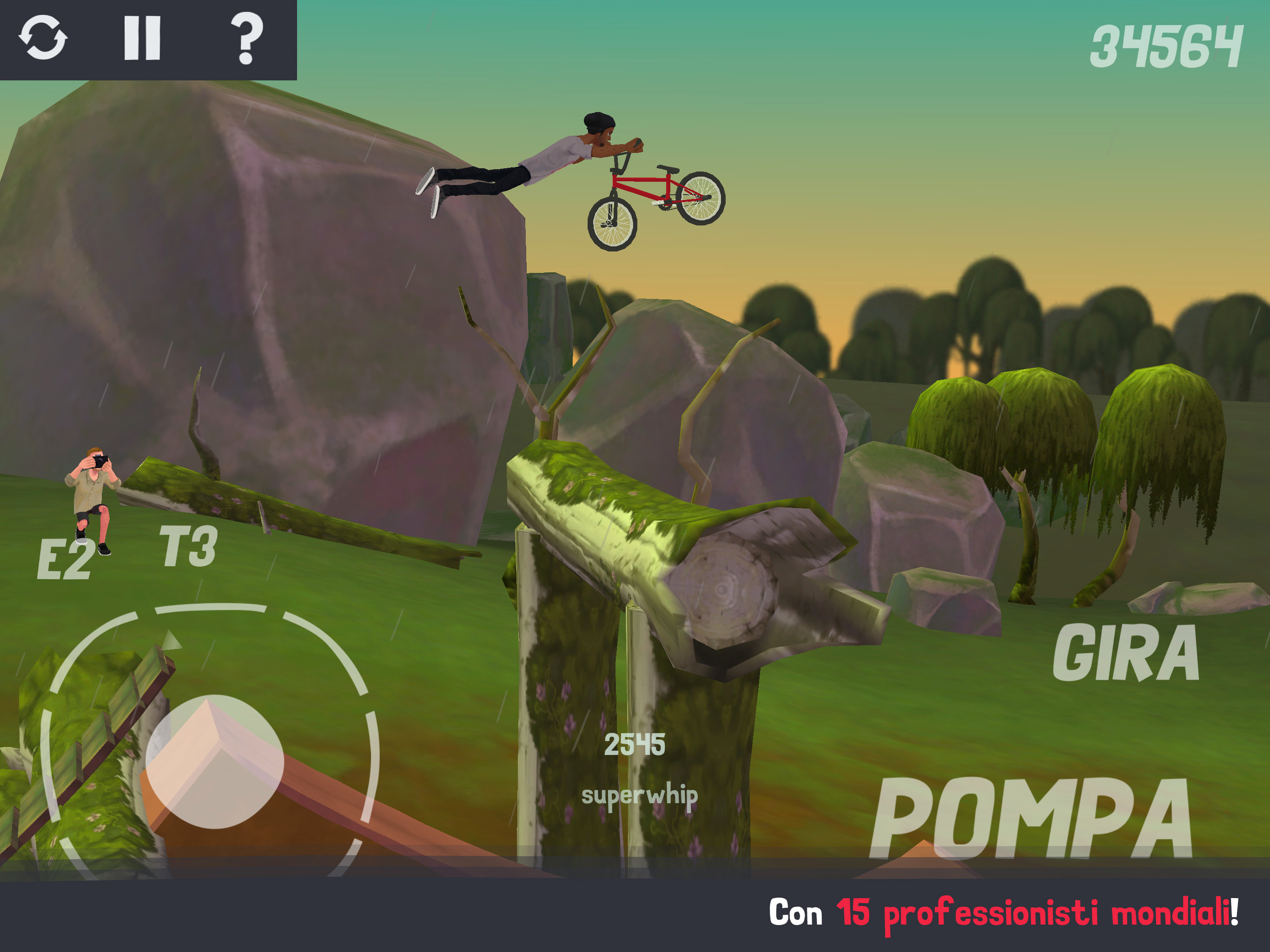Tap the GIRA spin button
This screenshot has width=1270, height=952.
1125,654
